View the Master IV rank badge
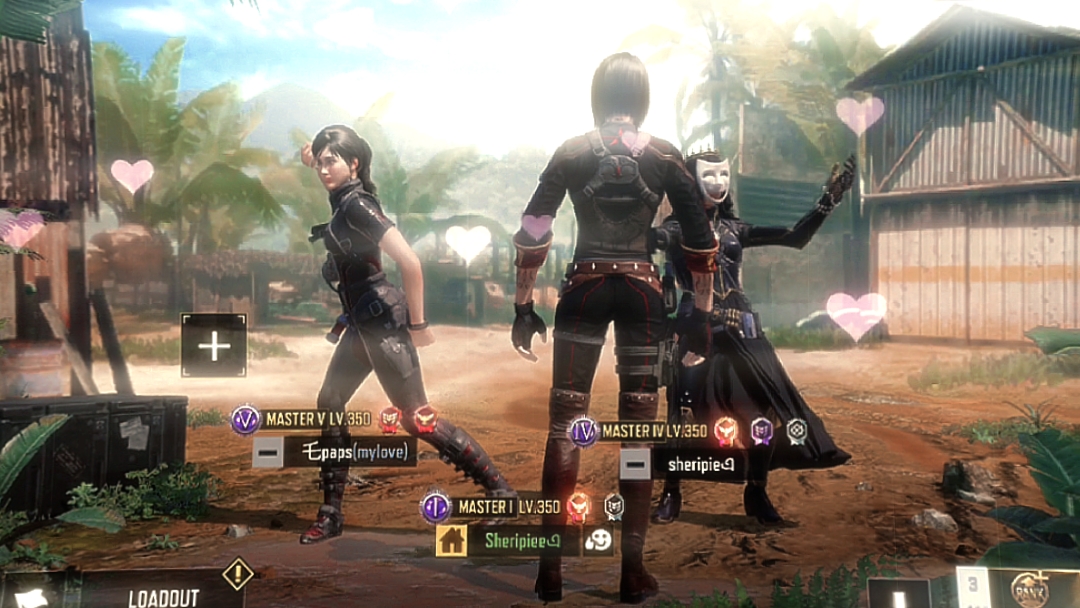 pyautogui.click(x=583, y=431)
